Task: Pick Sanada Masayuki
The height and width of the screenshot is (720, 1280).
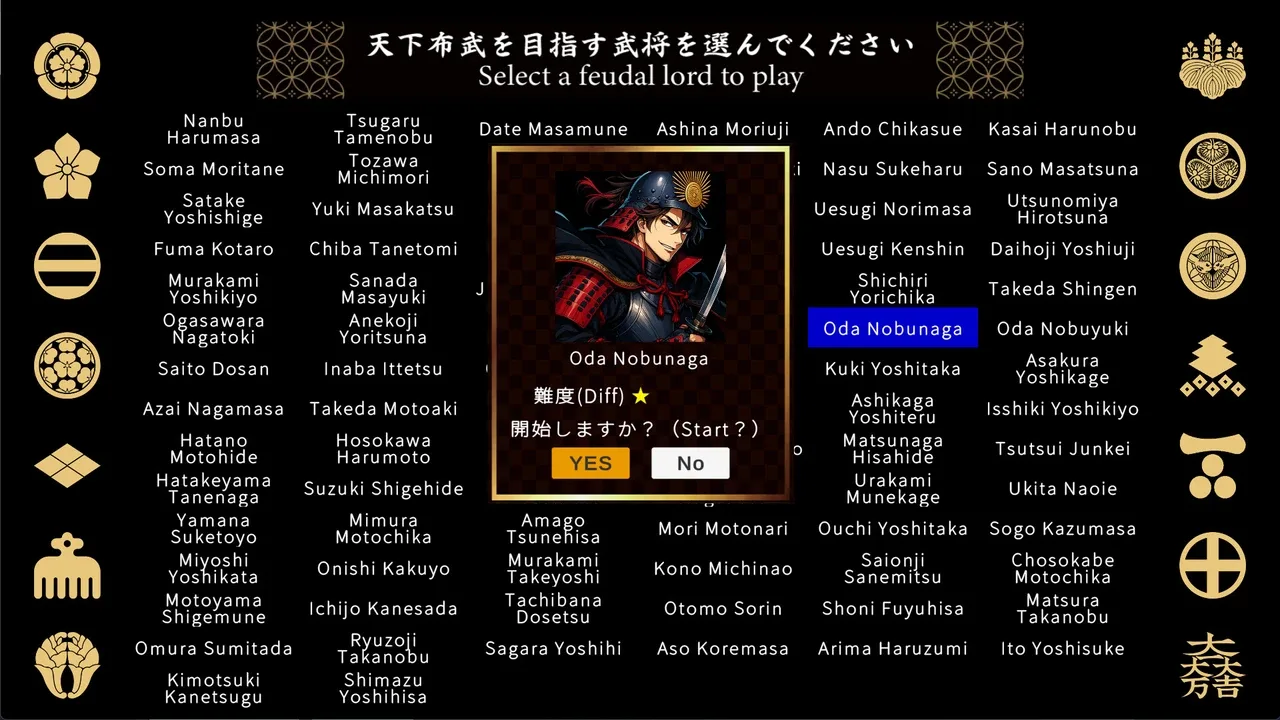Action: tap(383, 289)
